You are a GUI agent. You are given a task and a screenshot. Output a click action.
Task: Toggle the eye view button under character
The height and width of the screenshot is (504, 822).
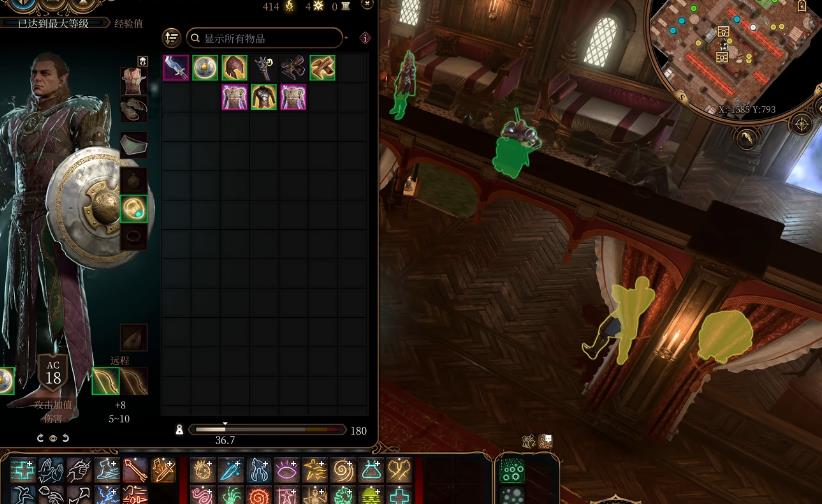(53, 438)
